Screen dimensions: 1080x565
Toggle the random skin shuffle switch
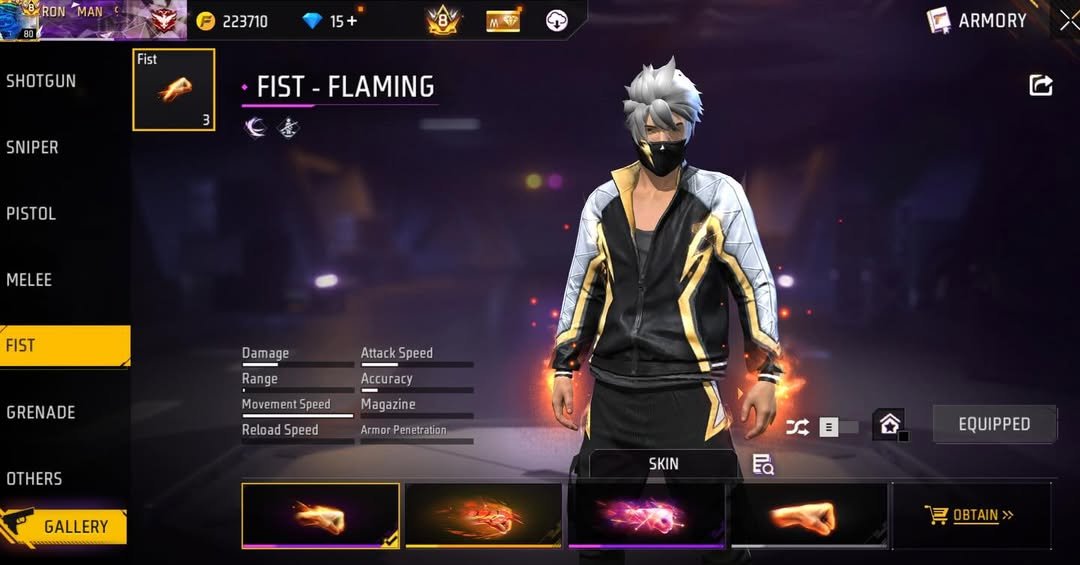click(x=838, y=427)
